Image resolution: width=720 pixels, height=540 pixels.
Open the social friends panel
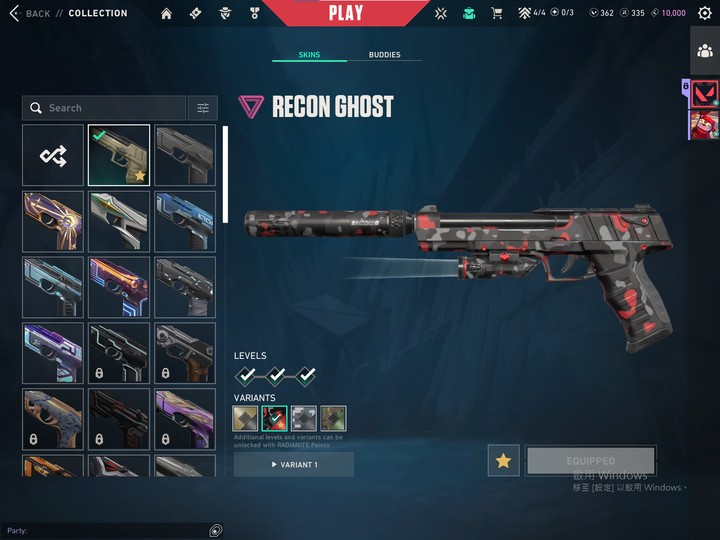(x=704, y=50)
